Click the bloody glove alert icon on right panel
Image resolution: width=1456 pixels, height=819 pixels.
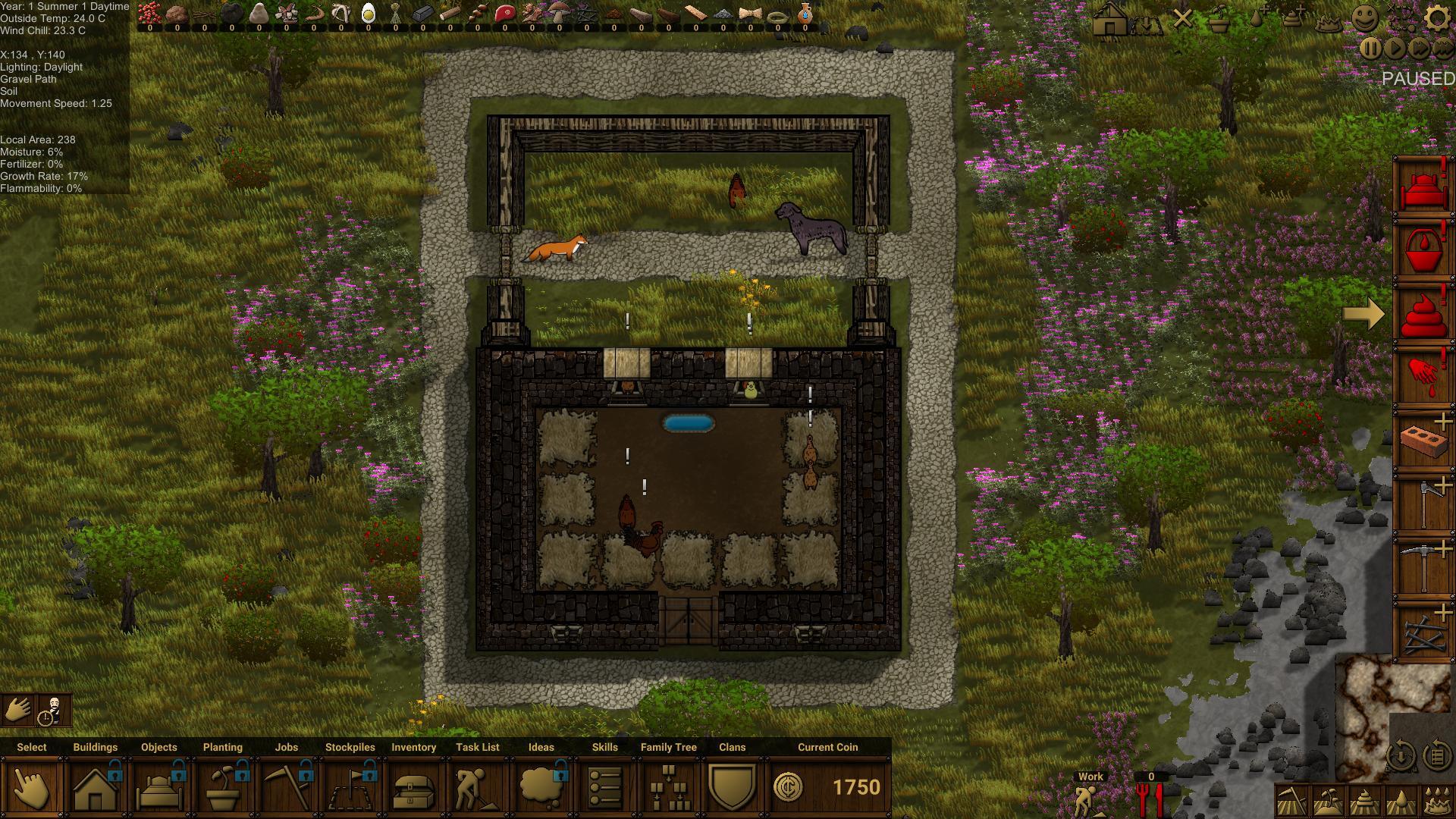point(1423,370)
